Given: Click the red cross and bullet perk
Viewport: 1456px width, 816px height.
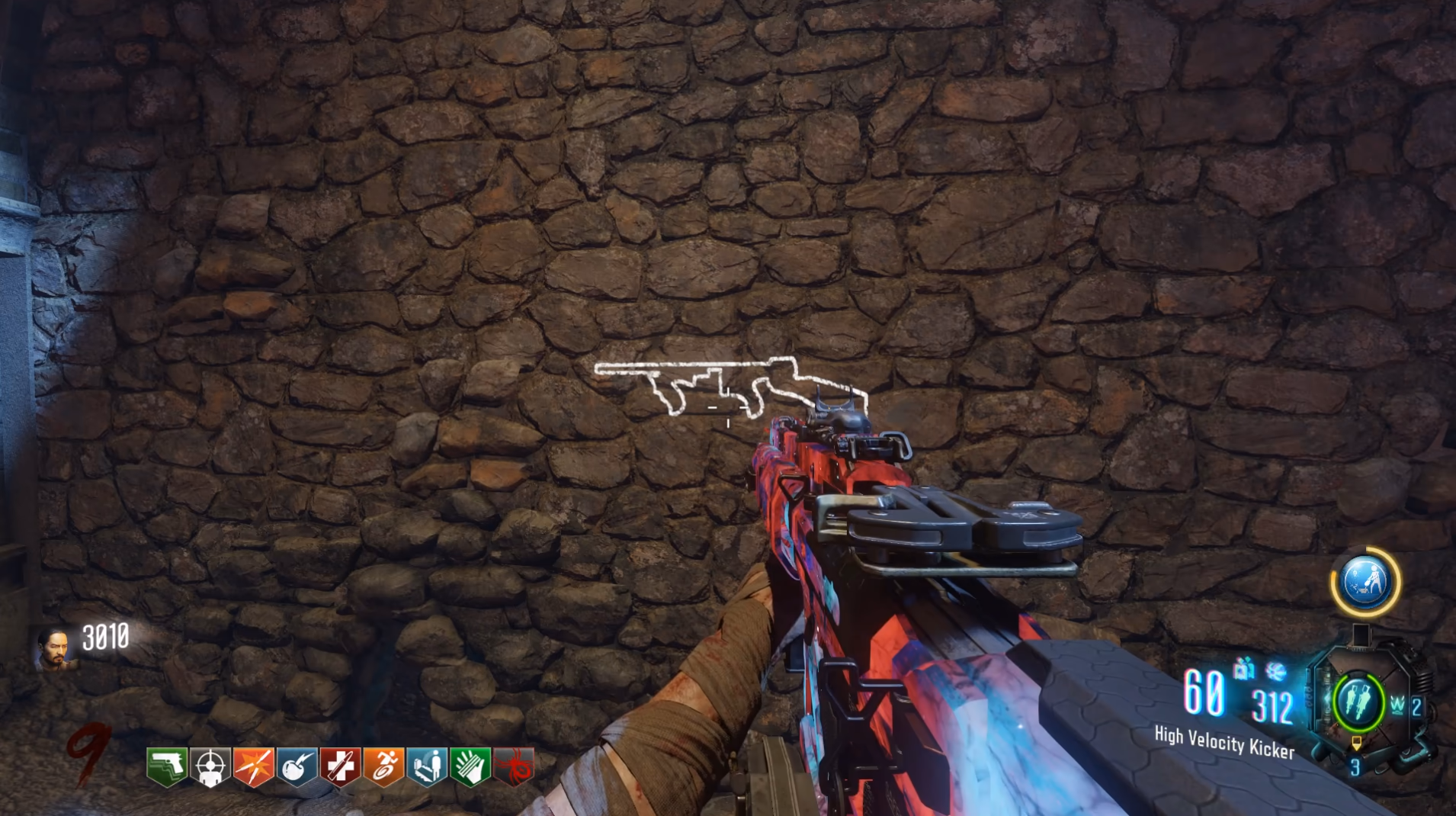Looking at the screenshot, I should pyautogui.click(x=340, y=766).
